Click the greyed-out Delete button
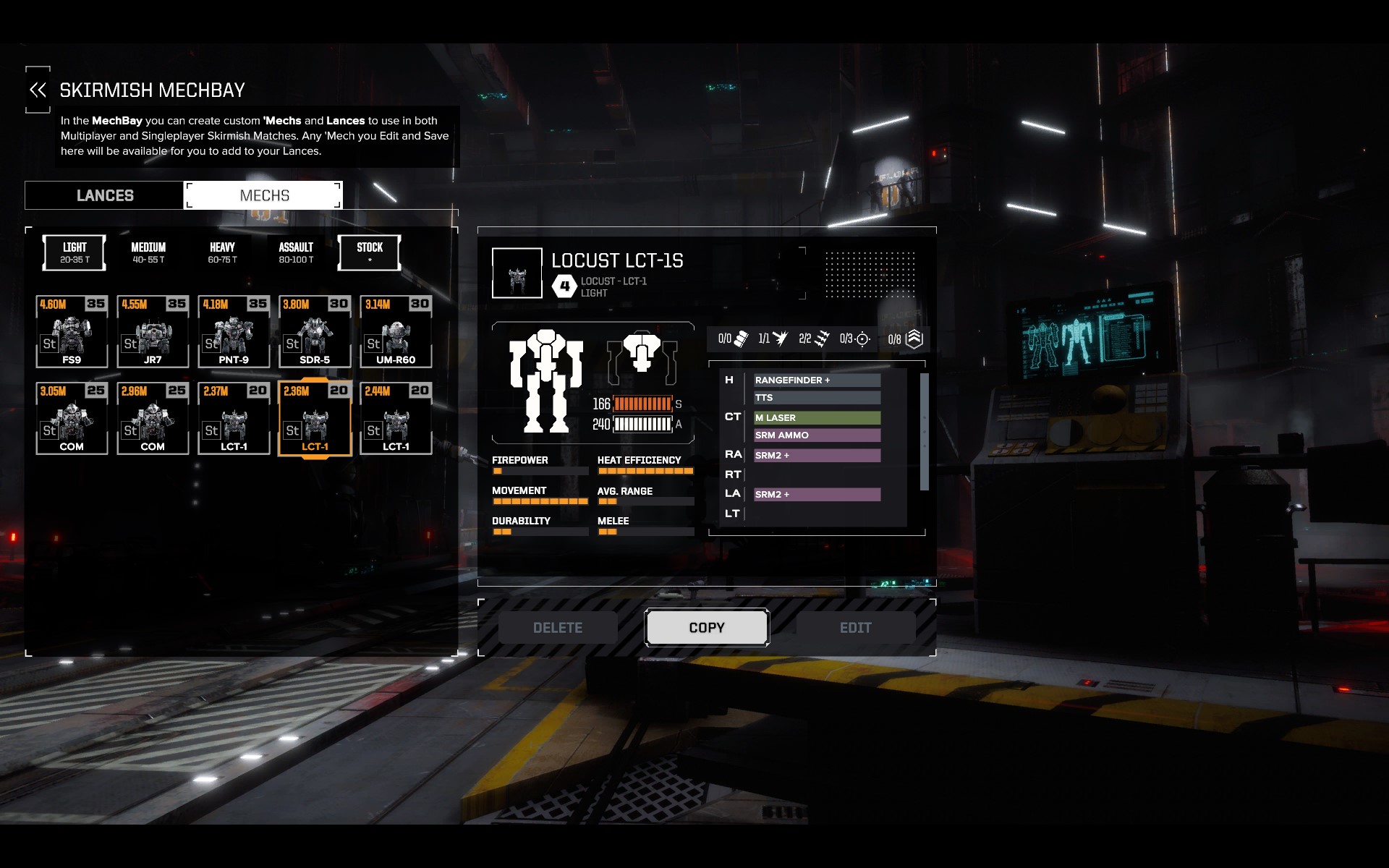 click(x=558, y=628)
